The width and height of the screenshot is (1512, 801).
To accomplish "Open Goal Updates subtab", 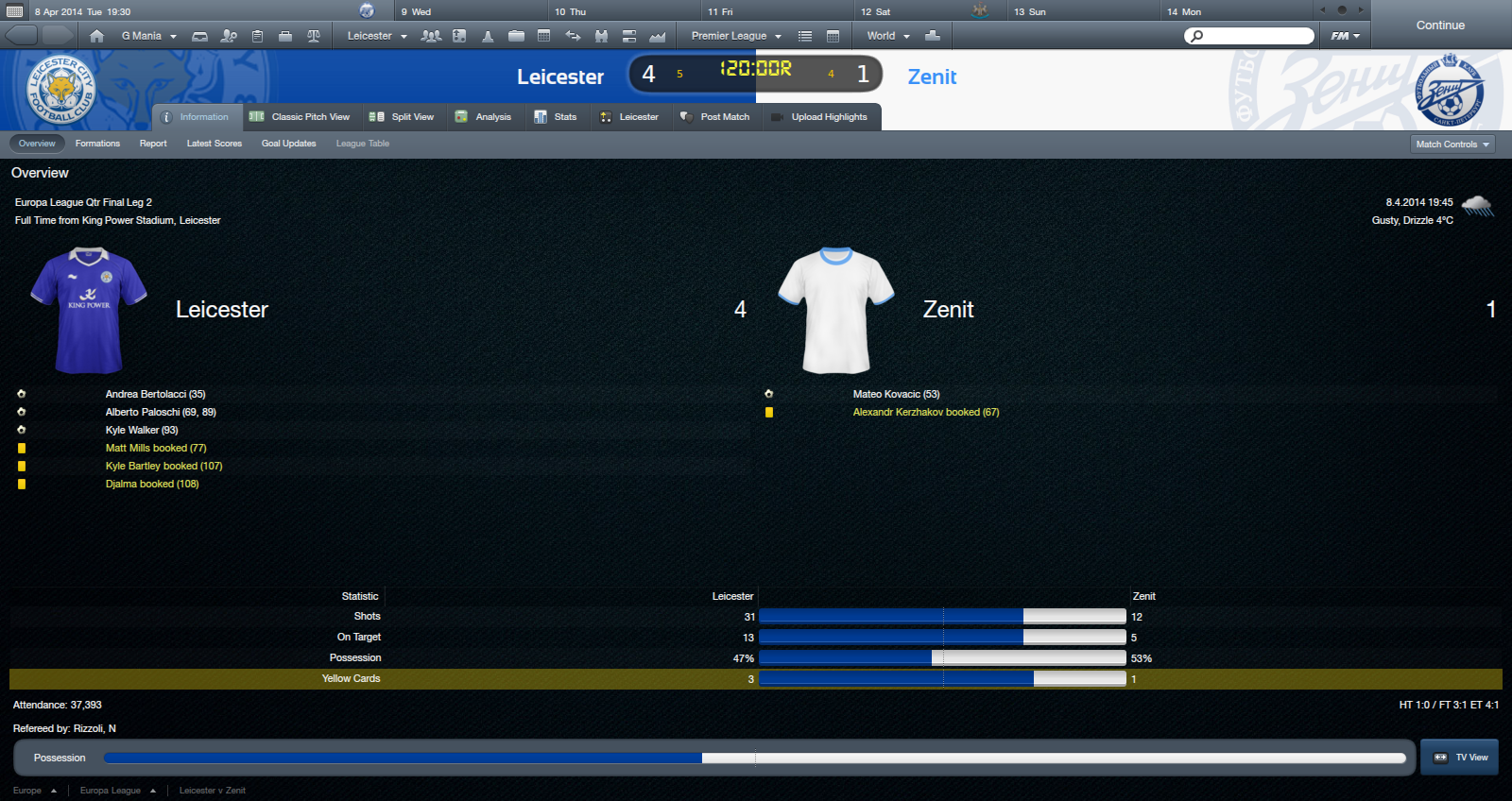I will [x=288, y=144].
